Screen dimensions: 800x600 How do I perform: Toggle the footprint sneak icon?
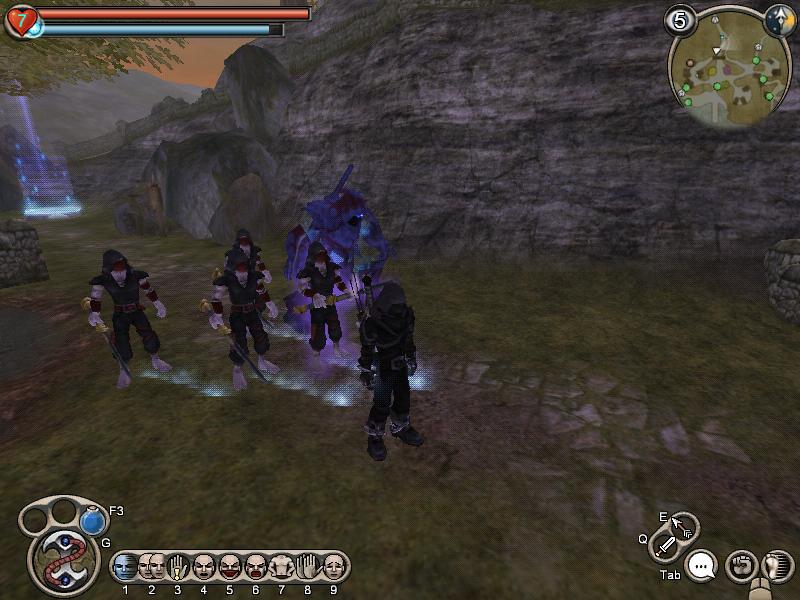(774, 565)
